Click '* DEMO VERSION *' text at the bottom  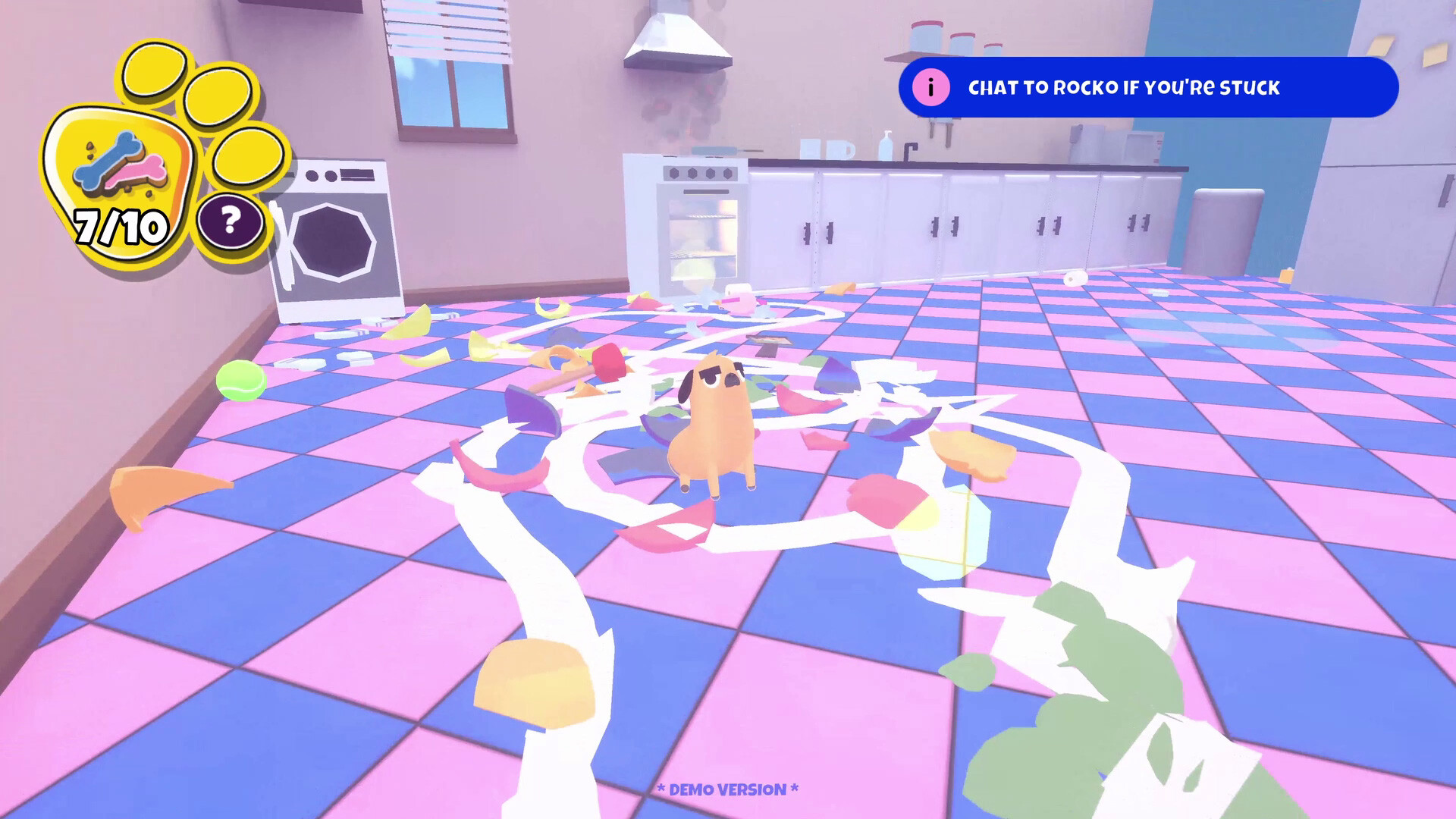tap(728, 790)
